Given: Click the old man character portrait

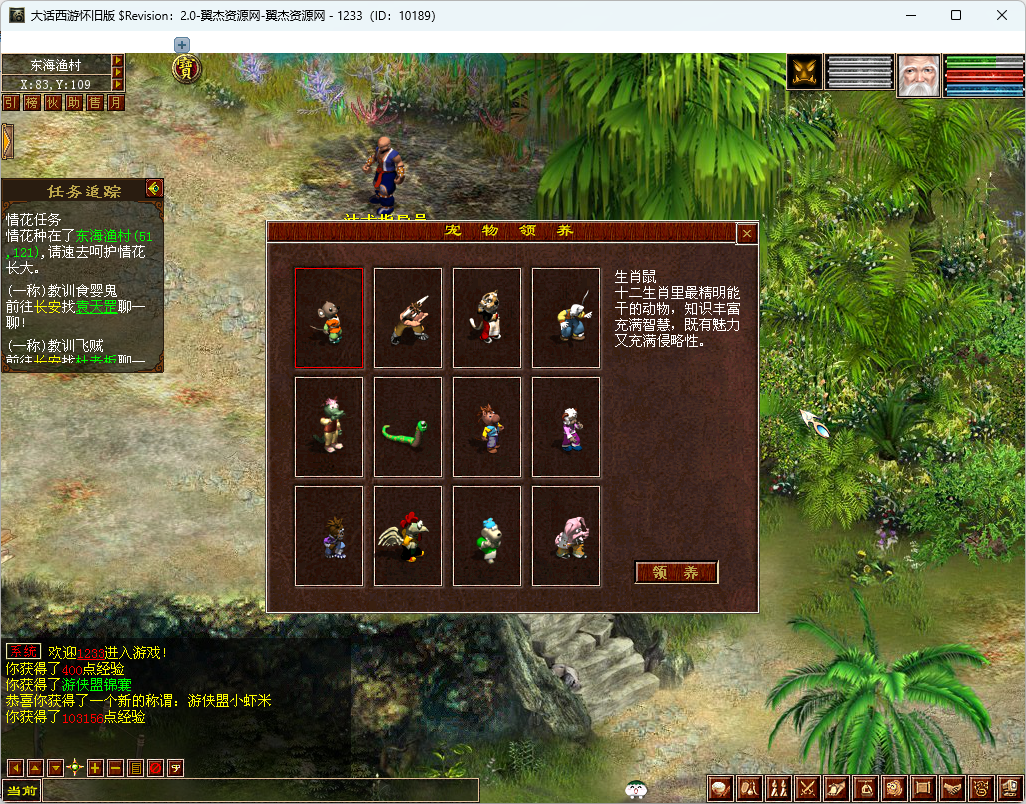Looking at the screenshot, I should pos(918,75).
